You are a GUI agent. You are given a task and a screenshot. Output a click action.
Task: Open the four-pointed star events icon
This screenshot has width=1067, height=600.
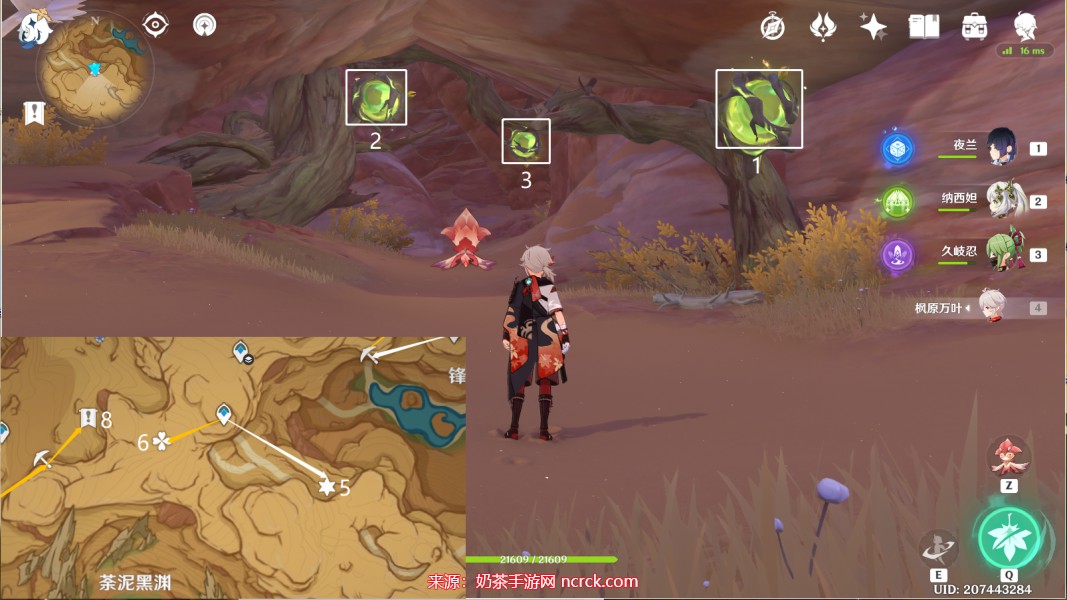(873, 27)
